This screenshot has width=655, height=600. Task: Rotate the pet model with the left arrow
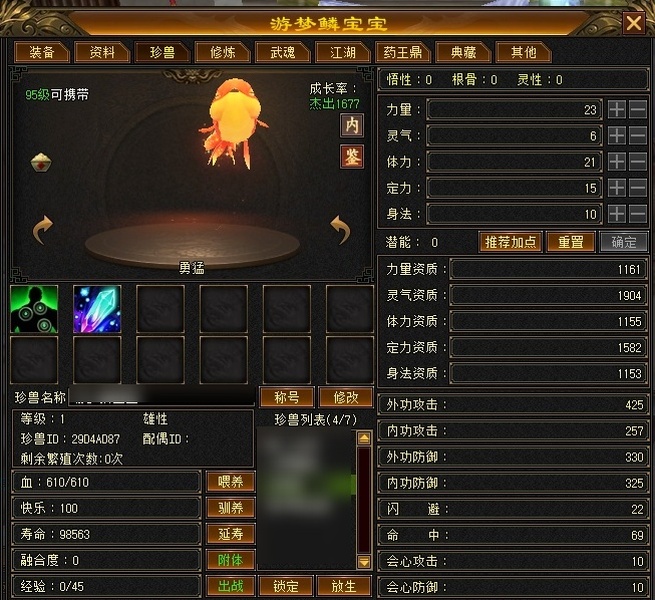pos(42,230)
